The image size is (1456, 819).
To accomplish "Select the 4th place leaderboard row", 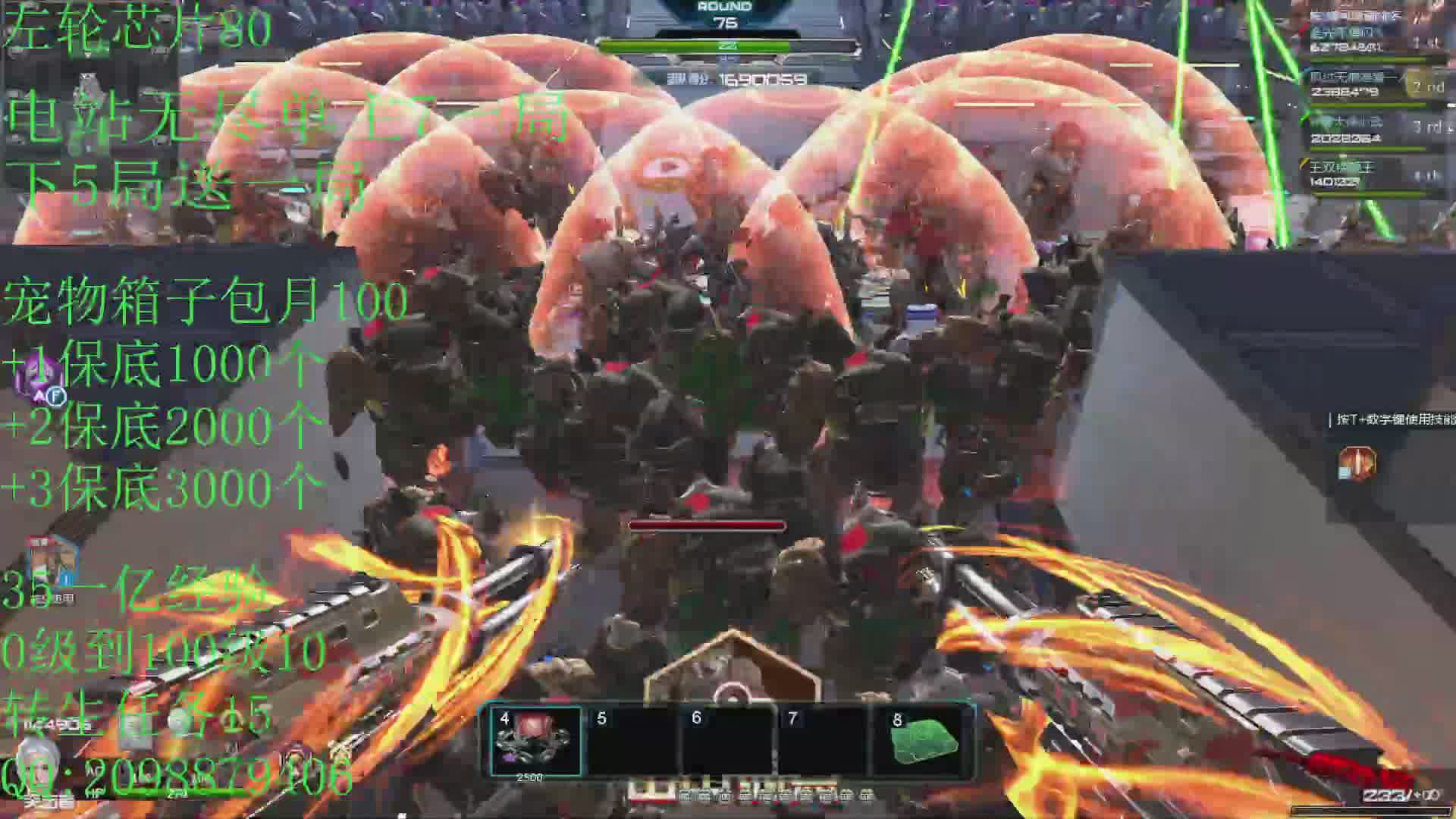I will (1373, 174).
